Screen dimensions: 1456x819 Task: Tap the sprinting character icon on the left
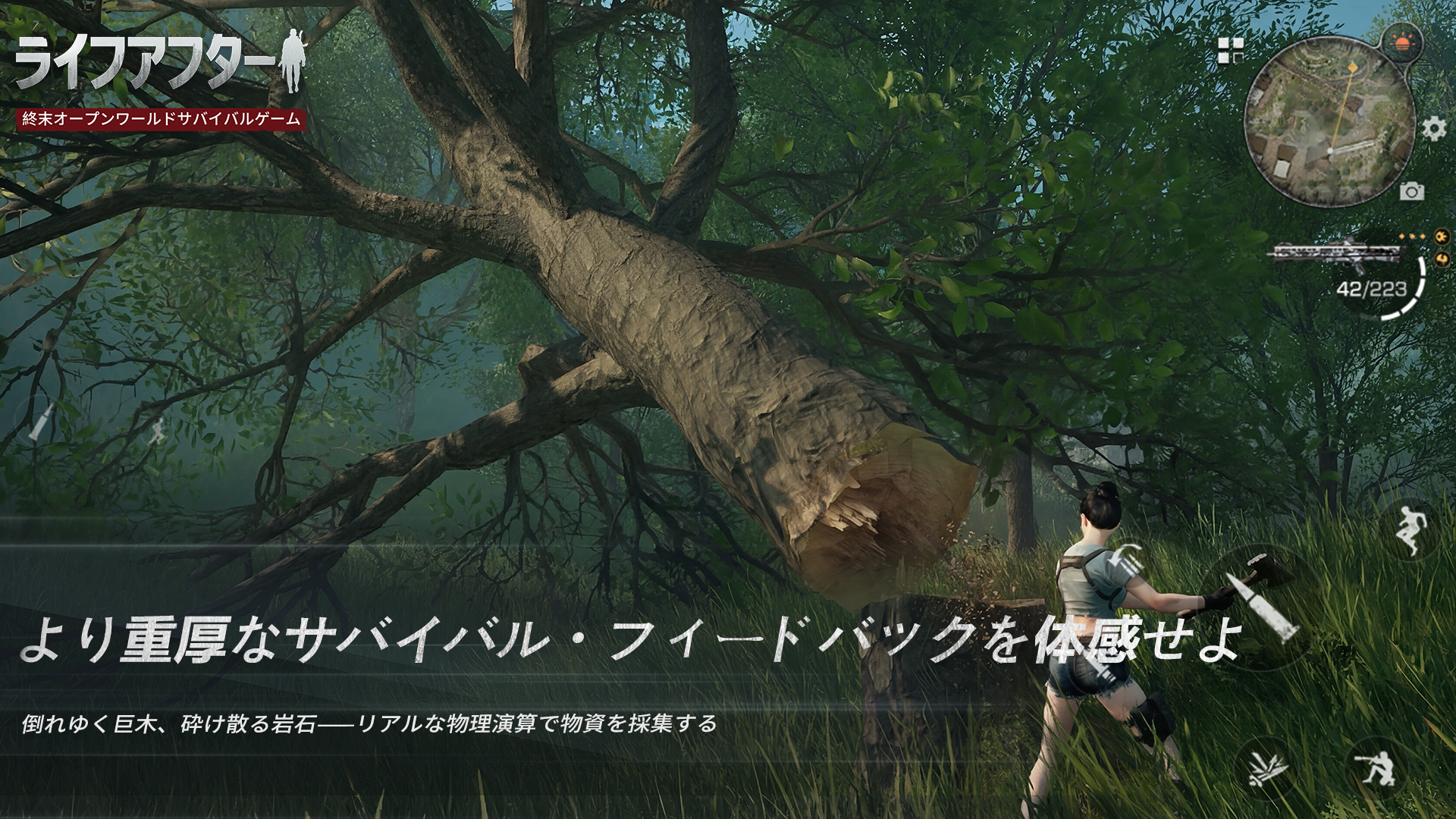coord(157,431)
